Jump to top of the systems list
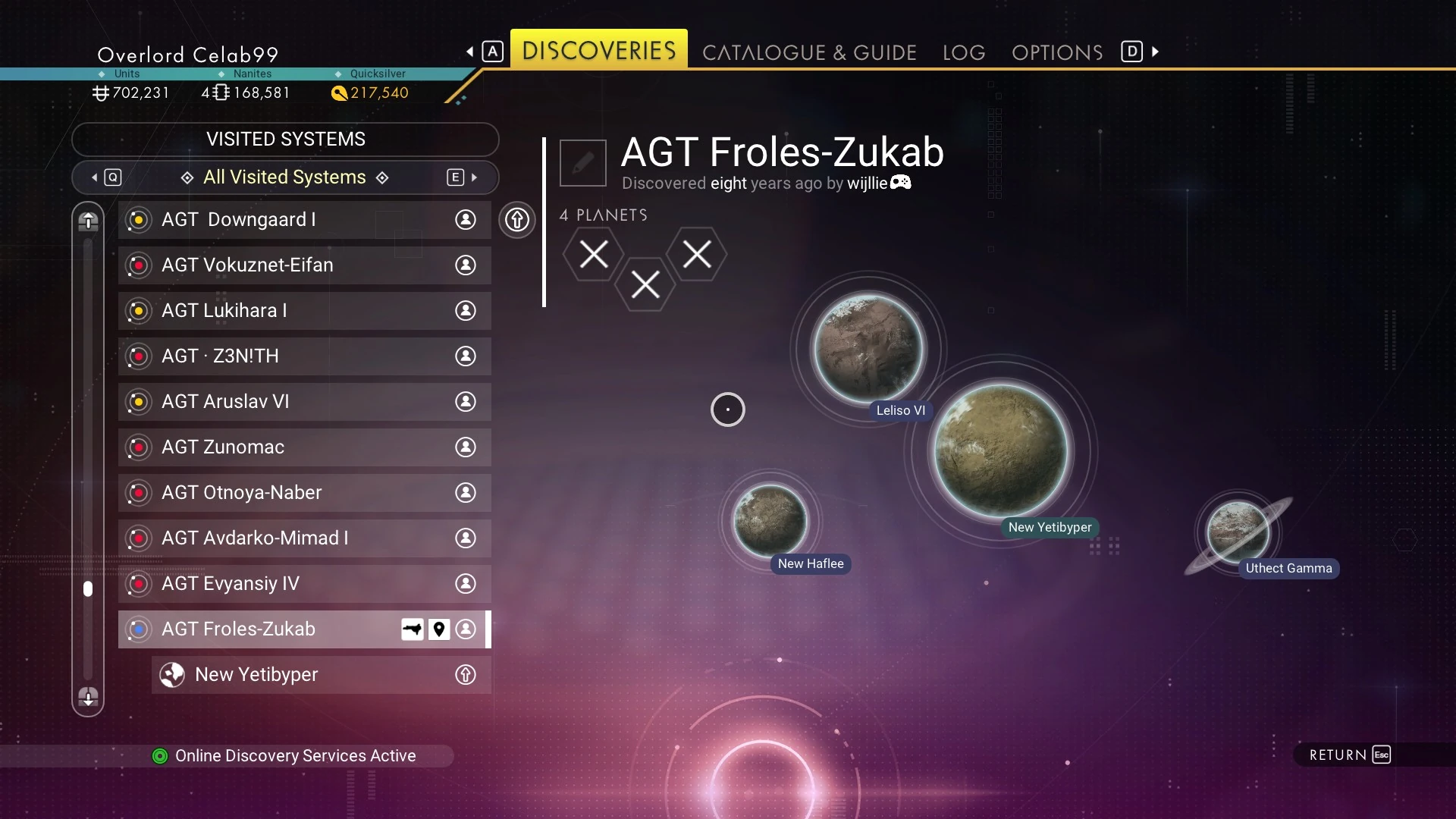This screenshot has height=819, width=1456. click(88, 221)
